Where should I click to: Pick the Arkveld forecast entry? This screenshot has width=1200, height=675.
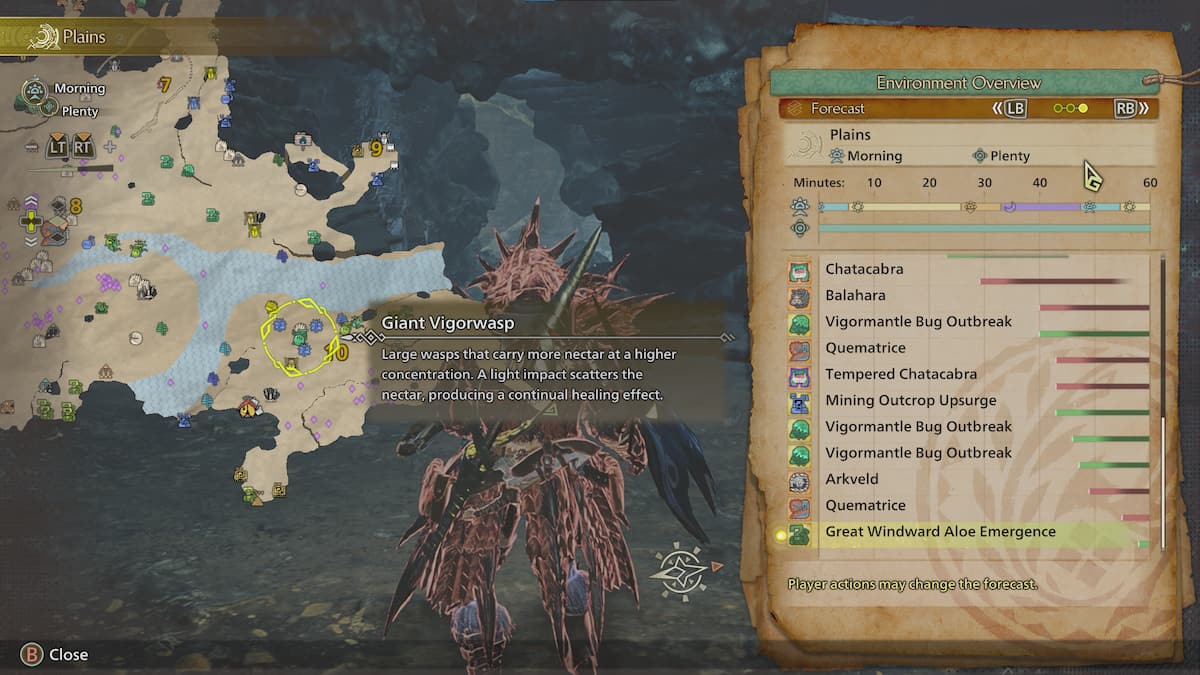[x=851, y=479]
